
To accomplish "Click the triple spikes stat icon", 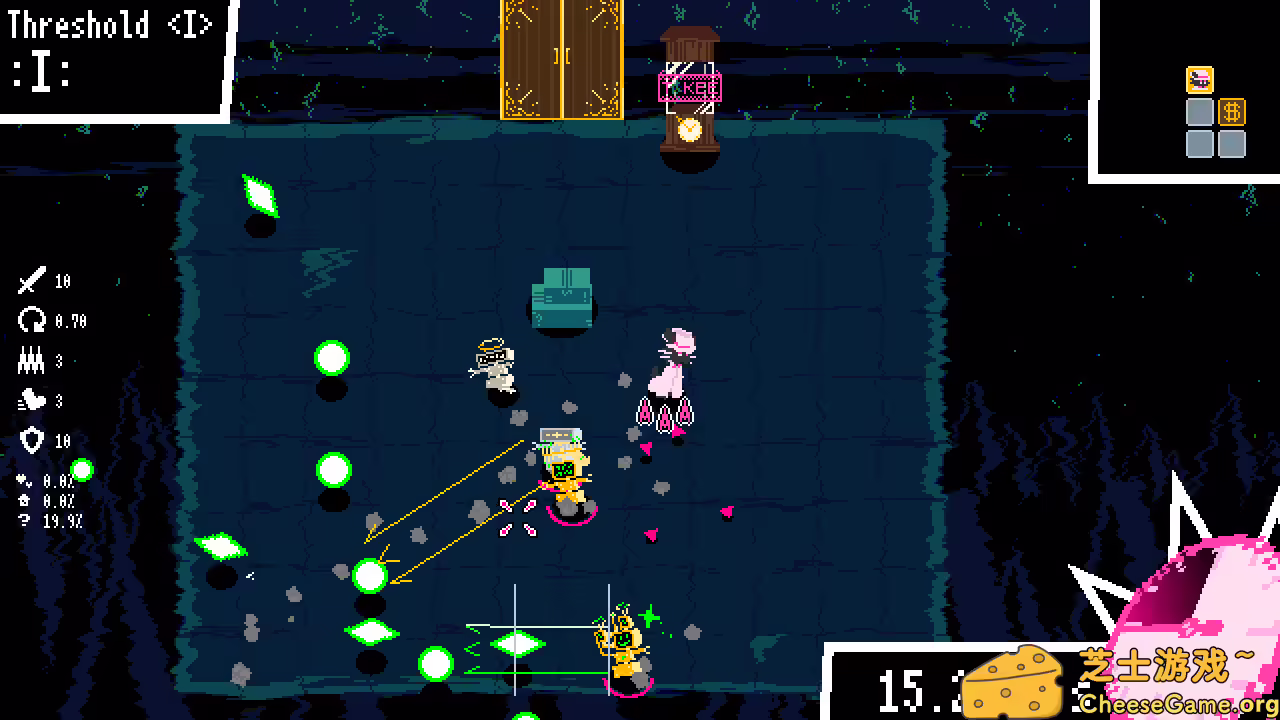I will [32, 361].
